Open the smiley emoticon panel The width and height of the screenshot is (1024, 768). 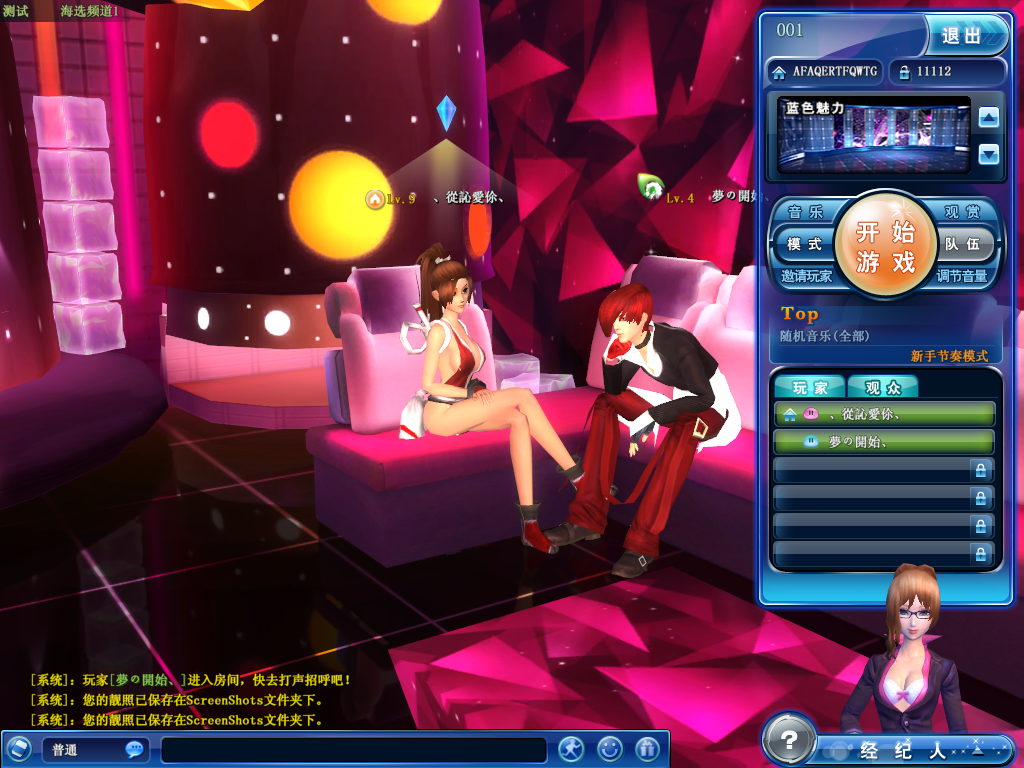pos(610,748)
